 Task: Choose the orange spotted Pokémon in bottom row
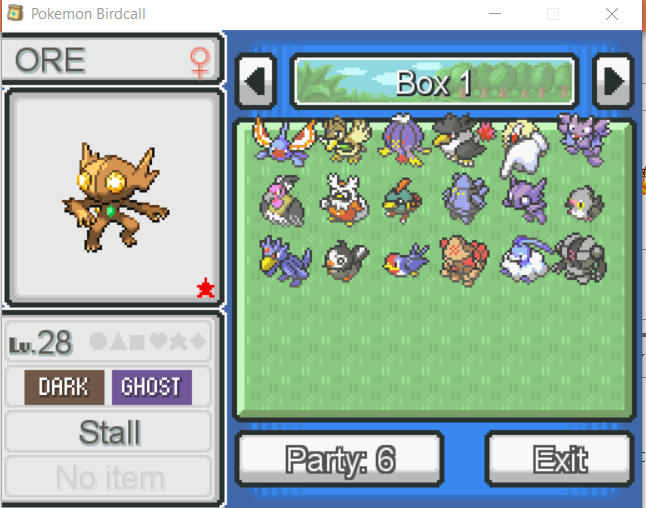[463, 258]
